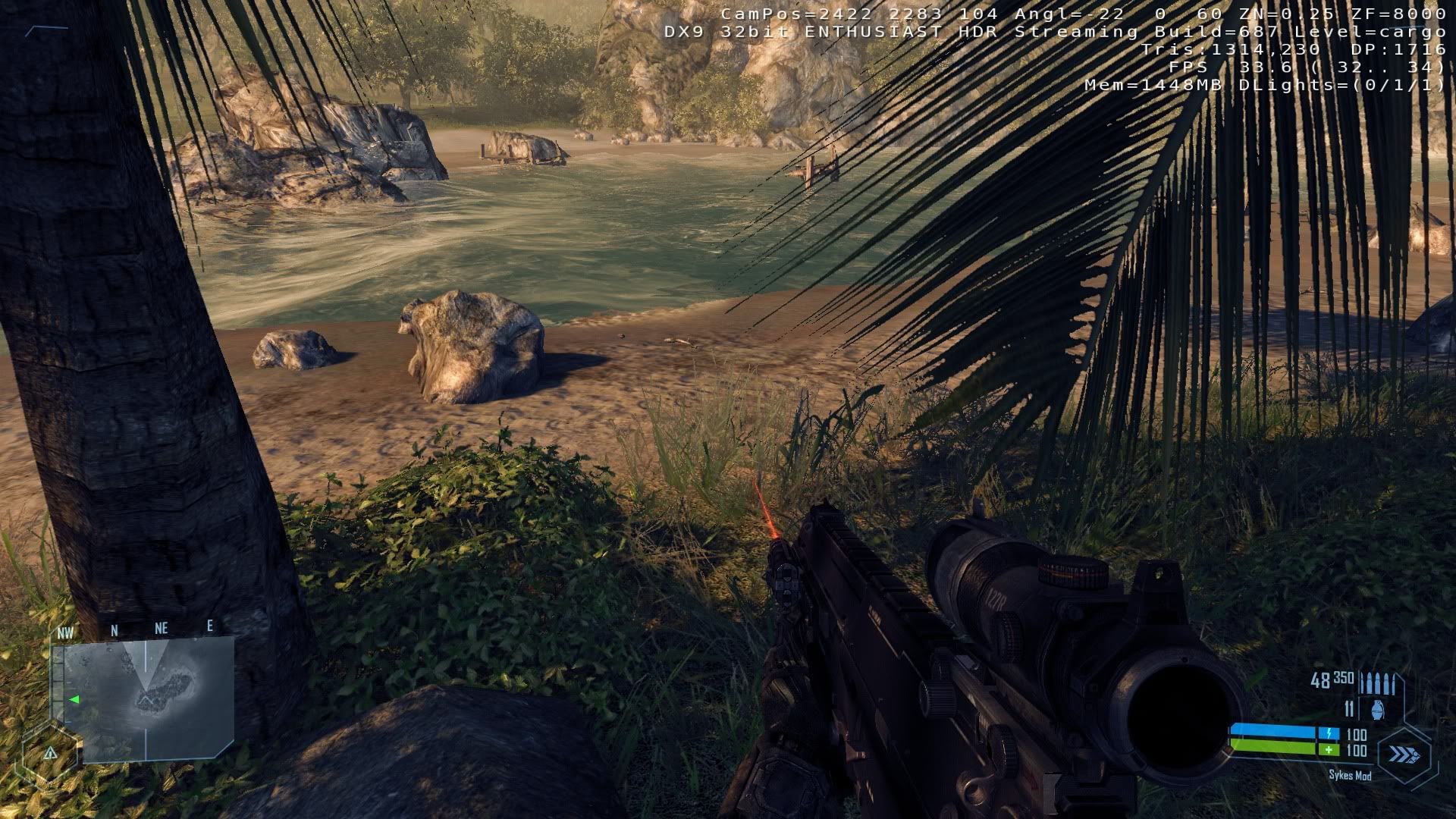The image size is (1456, 819).
Task: Click the rifle bullets ammo icon
Action: (x=1378, y=682)
